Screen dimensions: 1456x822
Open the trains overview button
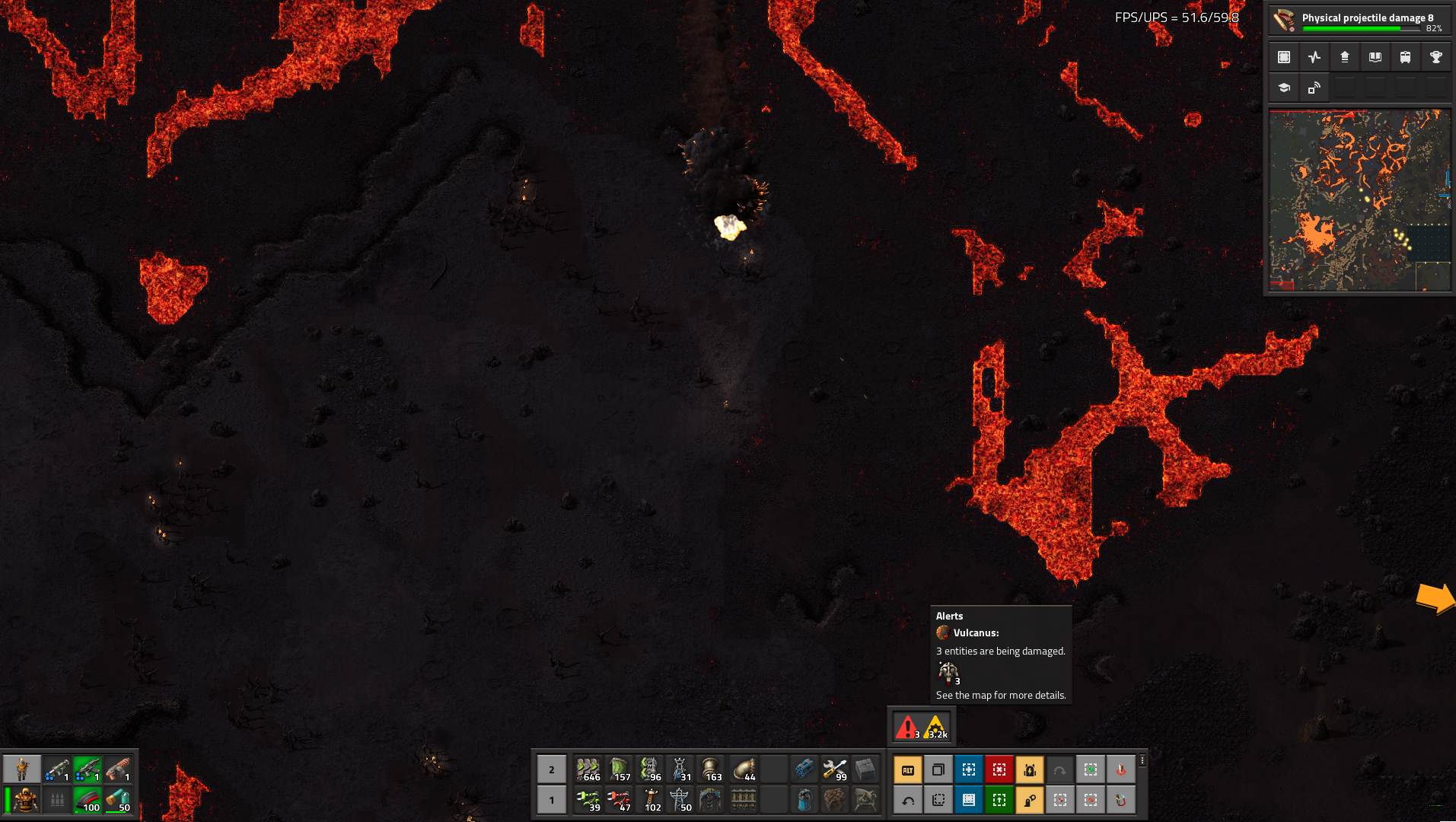point(1405,57)
